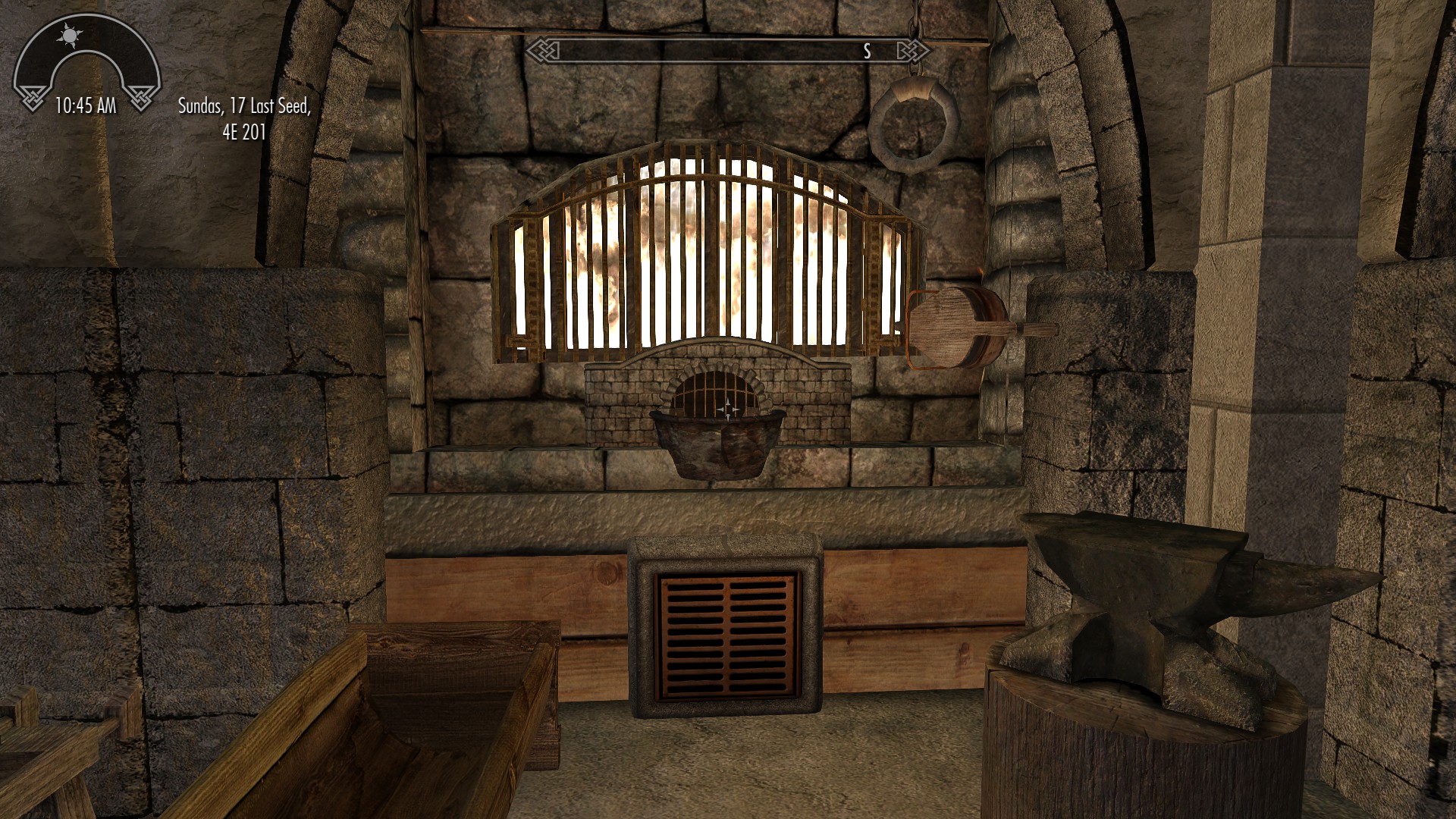Select the south marker on the compass
This screenshot has width=1456, height=819.
867,51
